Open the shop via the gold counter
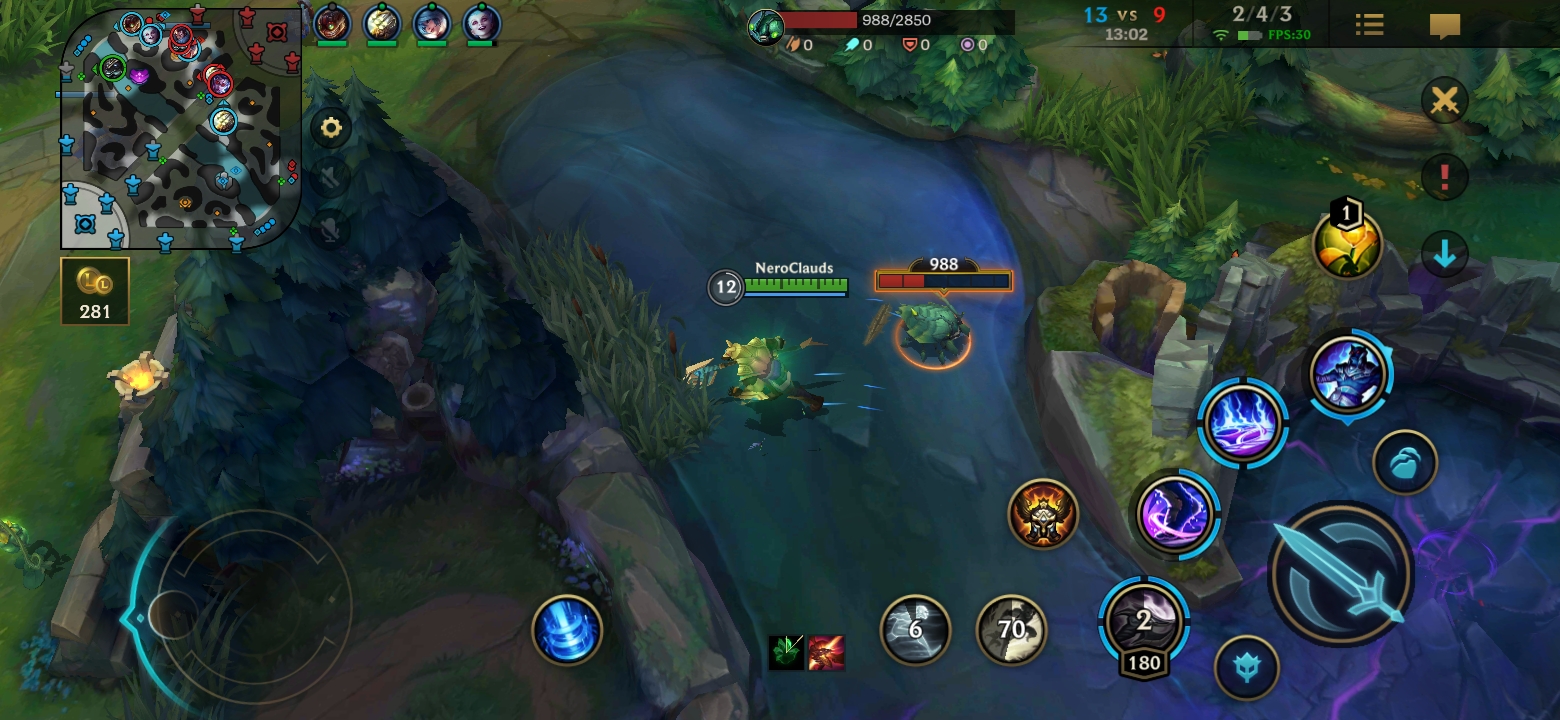This screenshot has height=720, width=1560. pyautogui.click(x=95, y=291)
